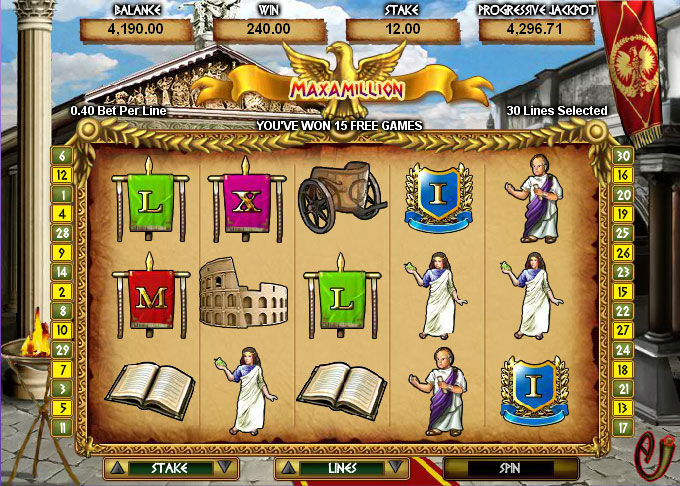Click the payline 28 marker

[62, 233]
